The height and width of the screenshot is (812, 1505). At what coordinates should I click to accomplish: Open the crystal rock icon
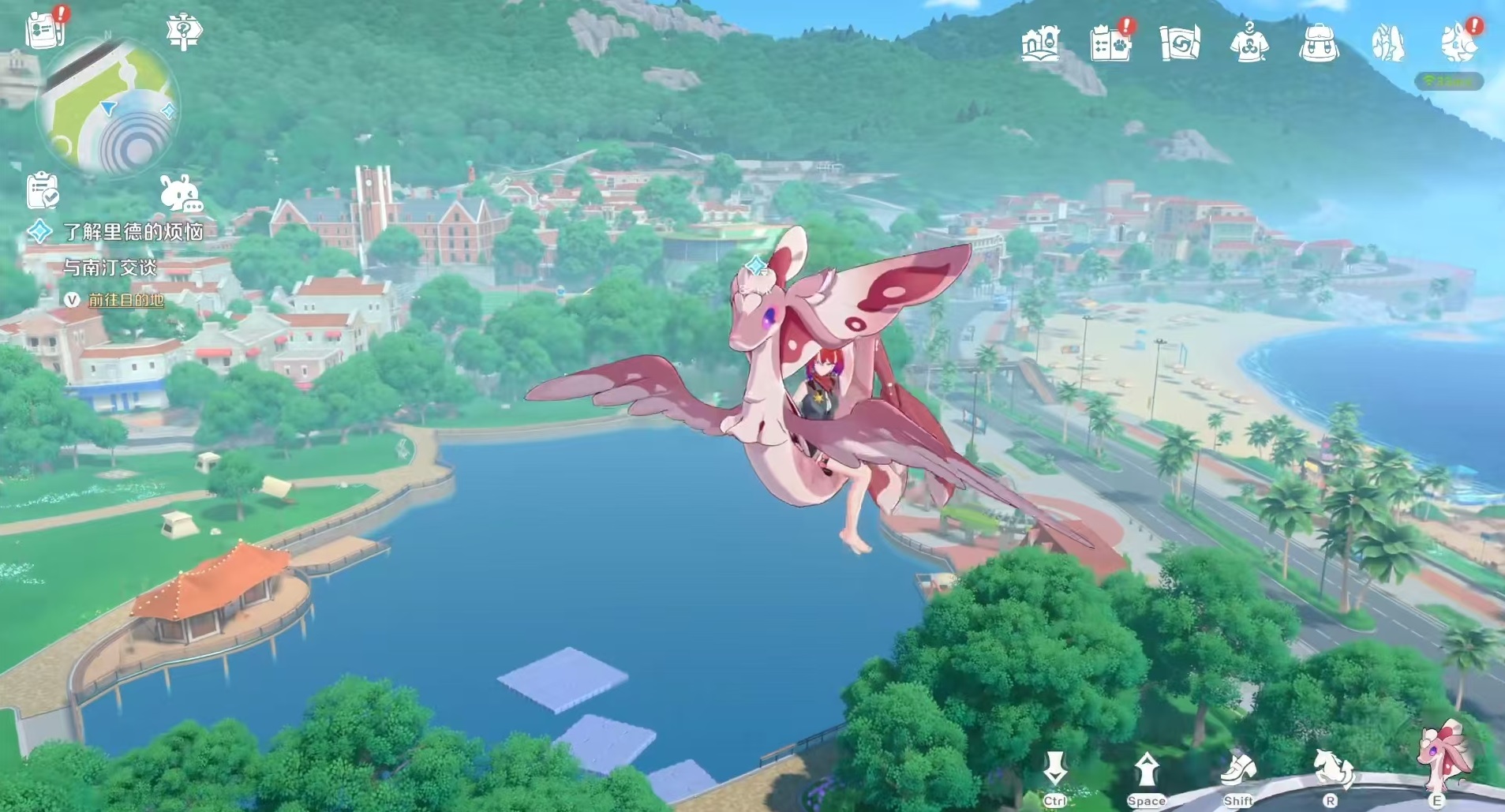[x=1387, y=43]
